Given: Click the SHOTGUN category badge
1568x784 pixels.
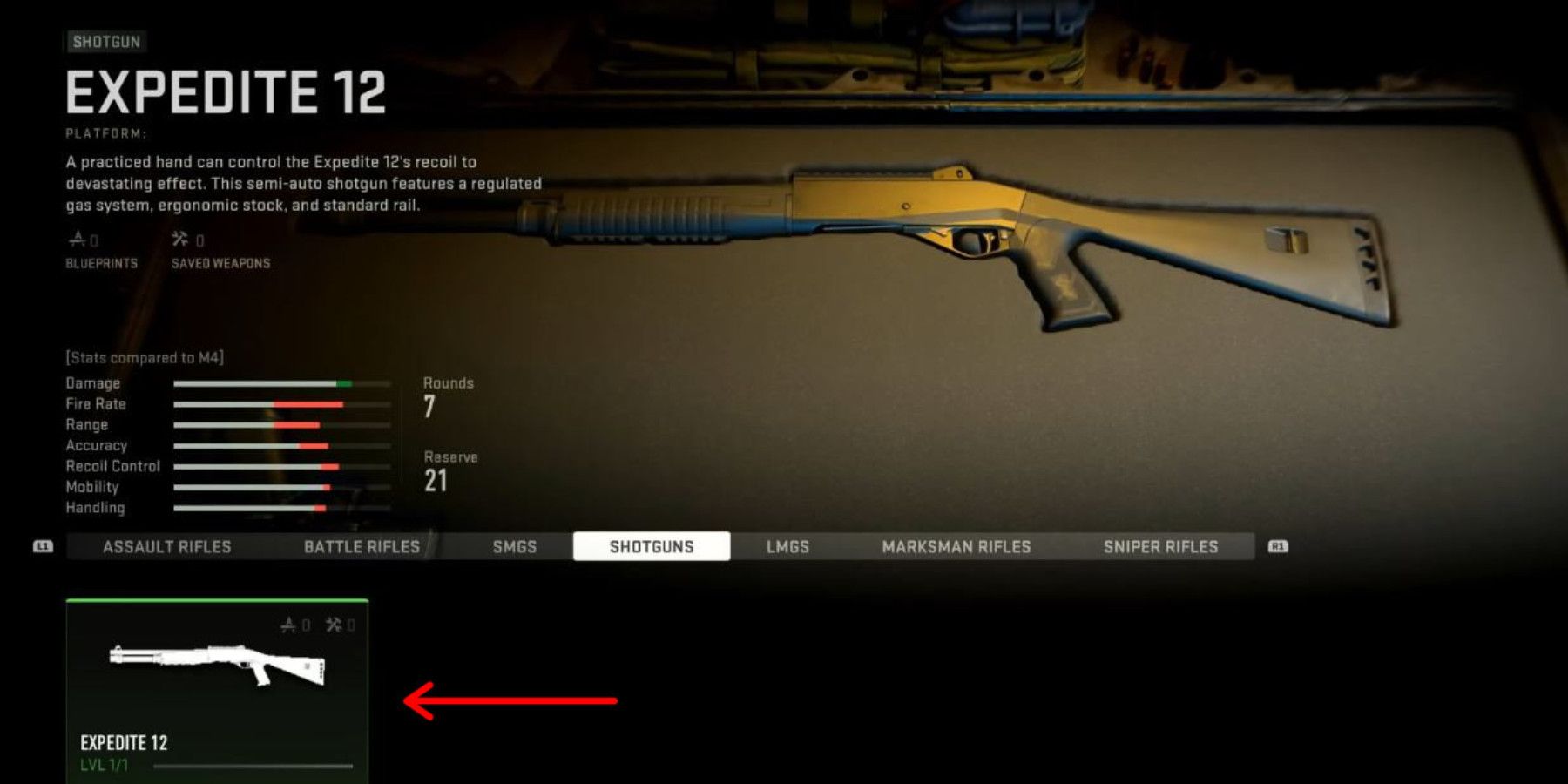Looking at the screenshot, I should pos(106,42).
